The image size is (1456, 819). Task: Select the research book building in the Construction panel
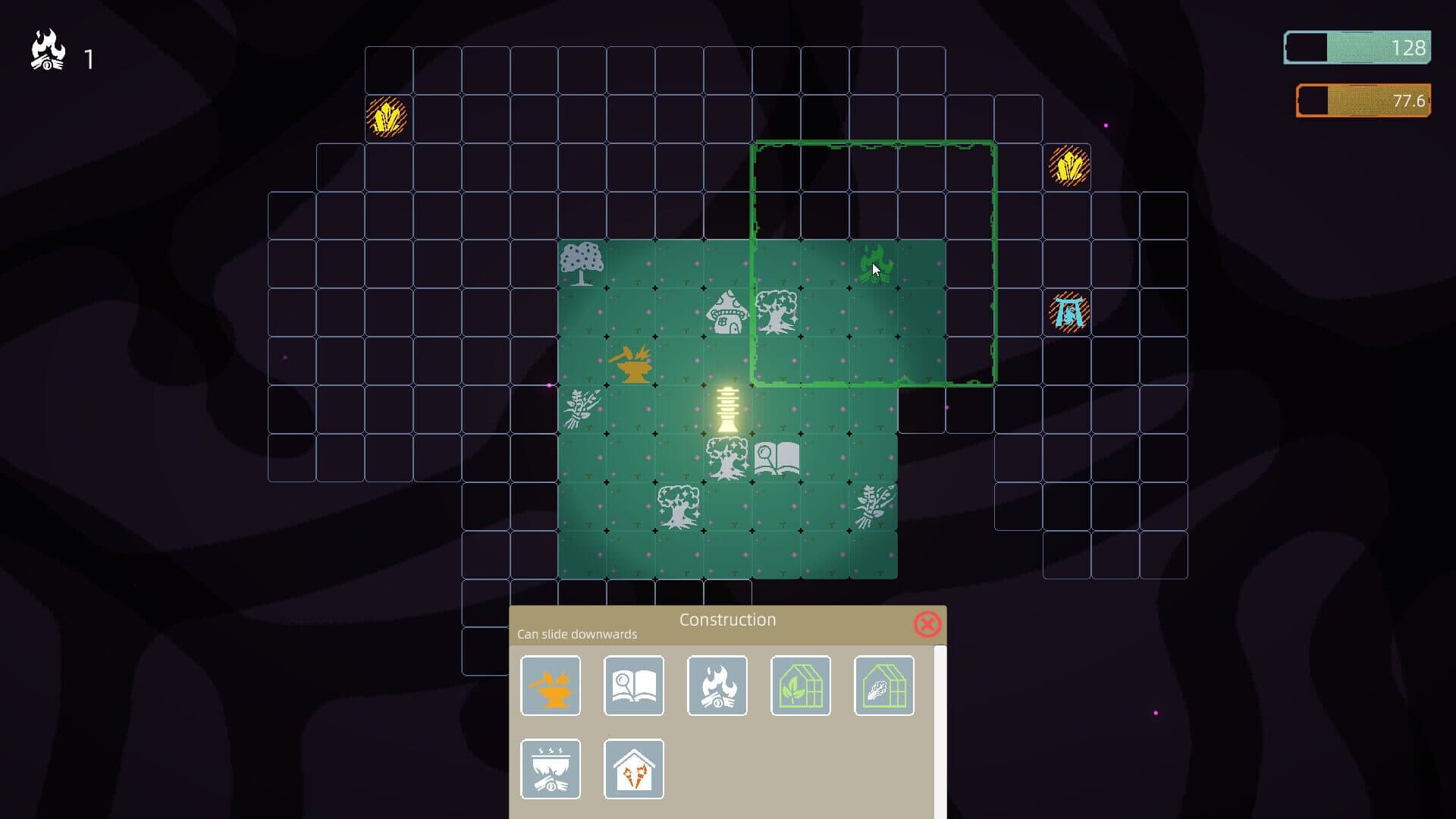[x=633, y=686]
